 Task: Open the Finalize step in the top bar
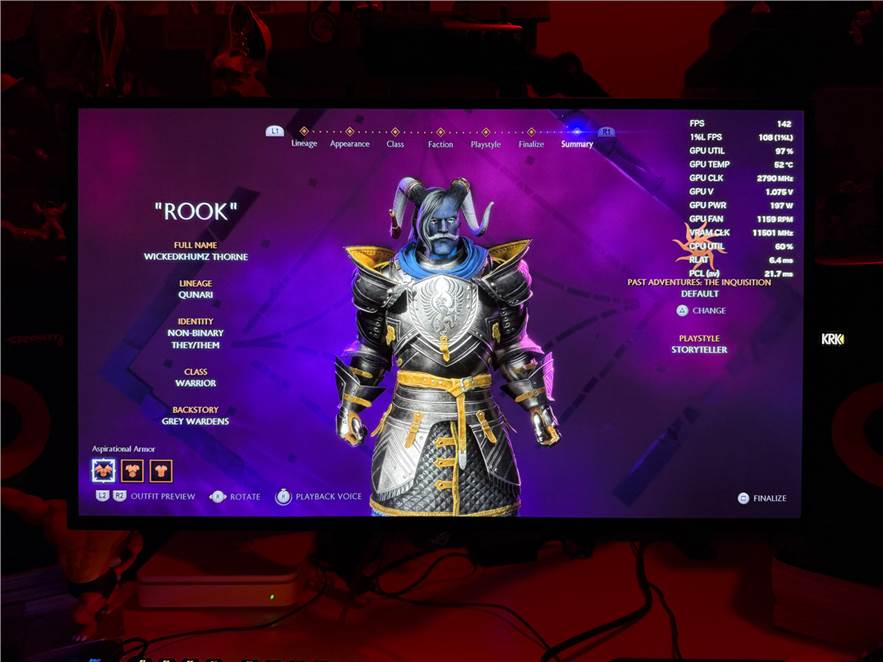click(x=531, y=144)
